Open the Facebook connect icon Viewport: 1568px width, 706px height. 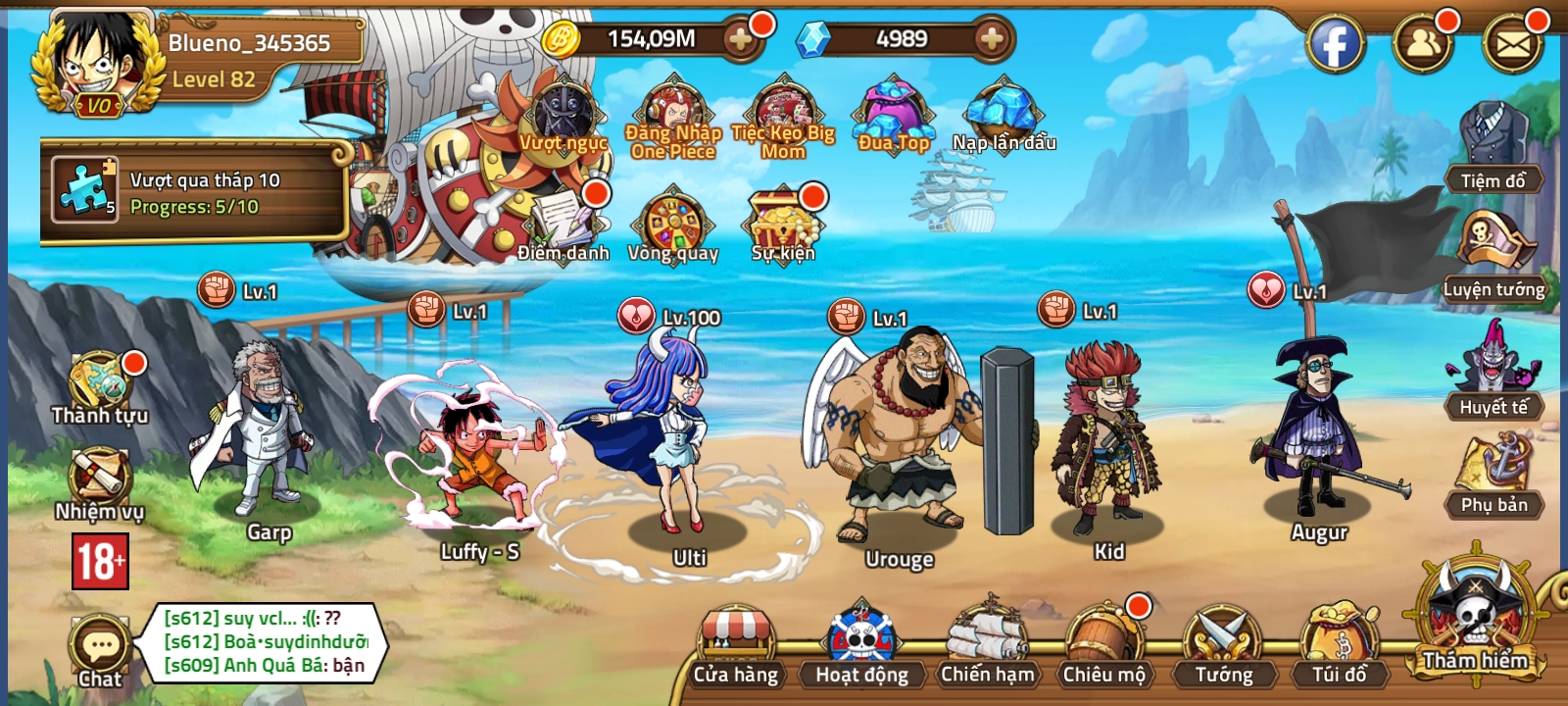(1337, 43)
